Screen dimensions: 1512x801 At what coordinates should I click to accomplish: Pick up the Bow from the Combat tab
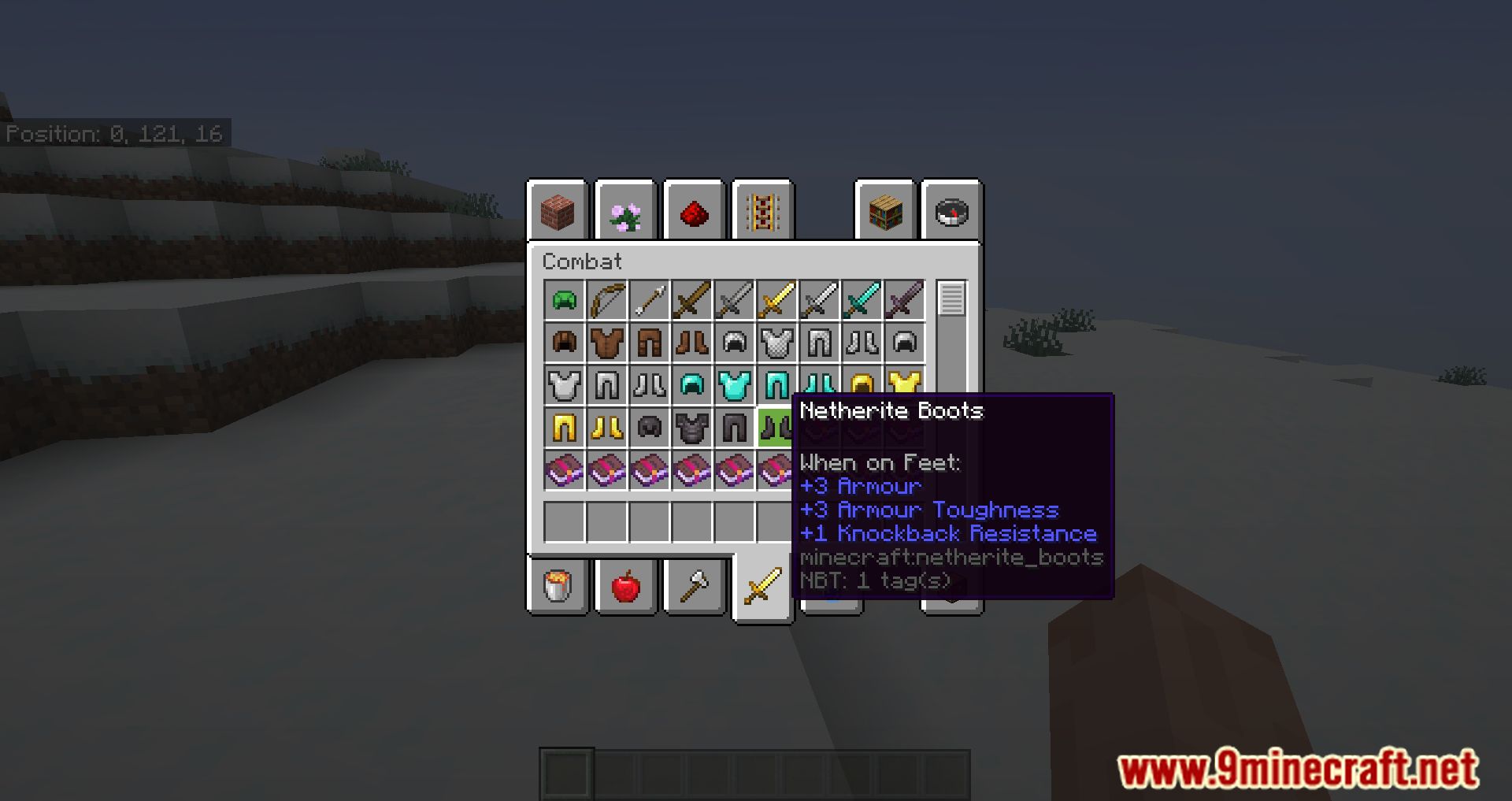[x=607, y=300]
